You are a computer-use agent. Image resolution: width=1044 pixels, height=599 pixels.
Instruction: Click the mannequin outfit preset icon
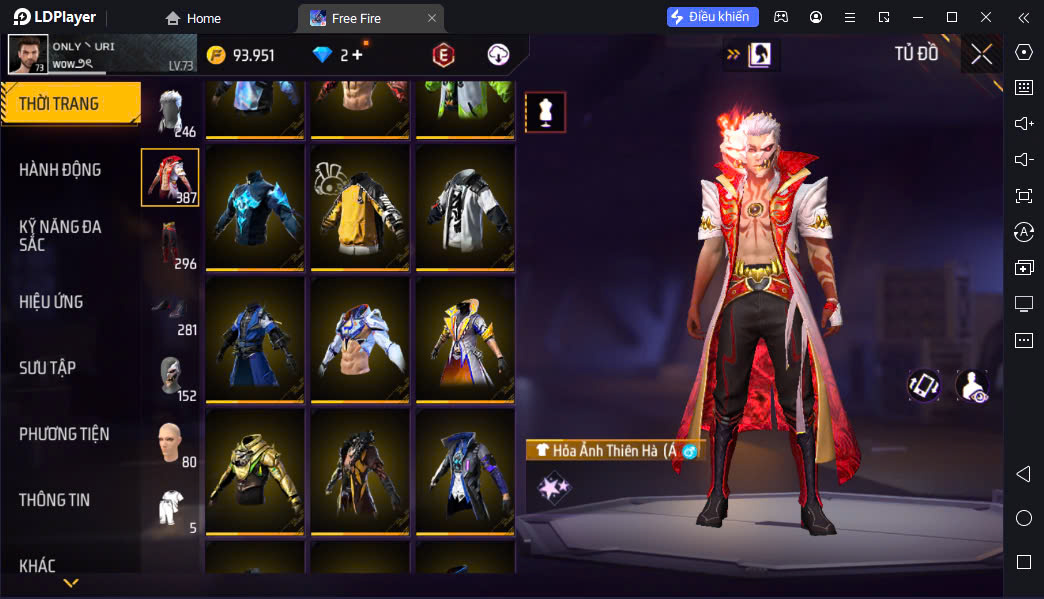tap(546, 113)
